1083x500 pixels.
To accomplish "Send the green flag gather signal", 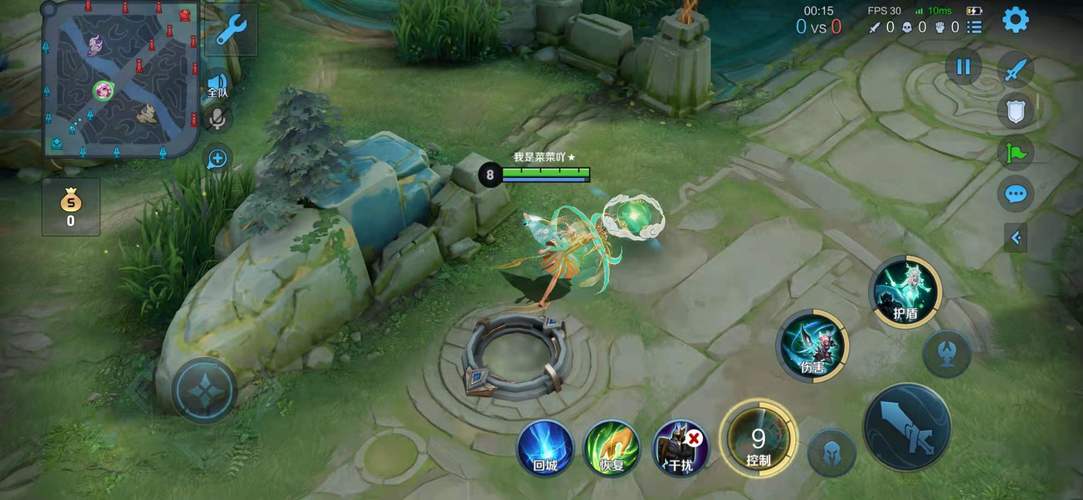I will click(x=1016, y=152).
